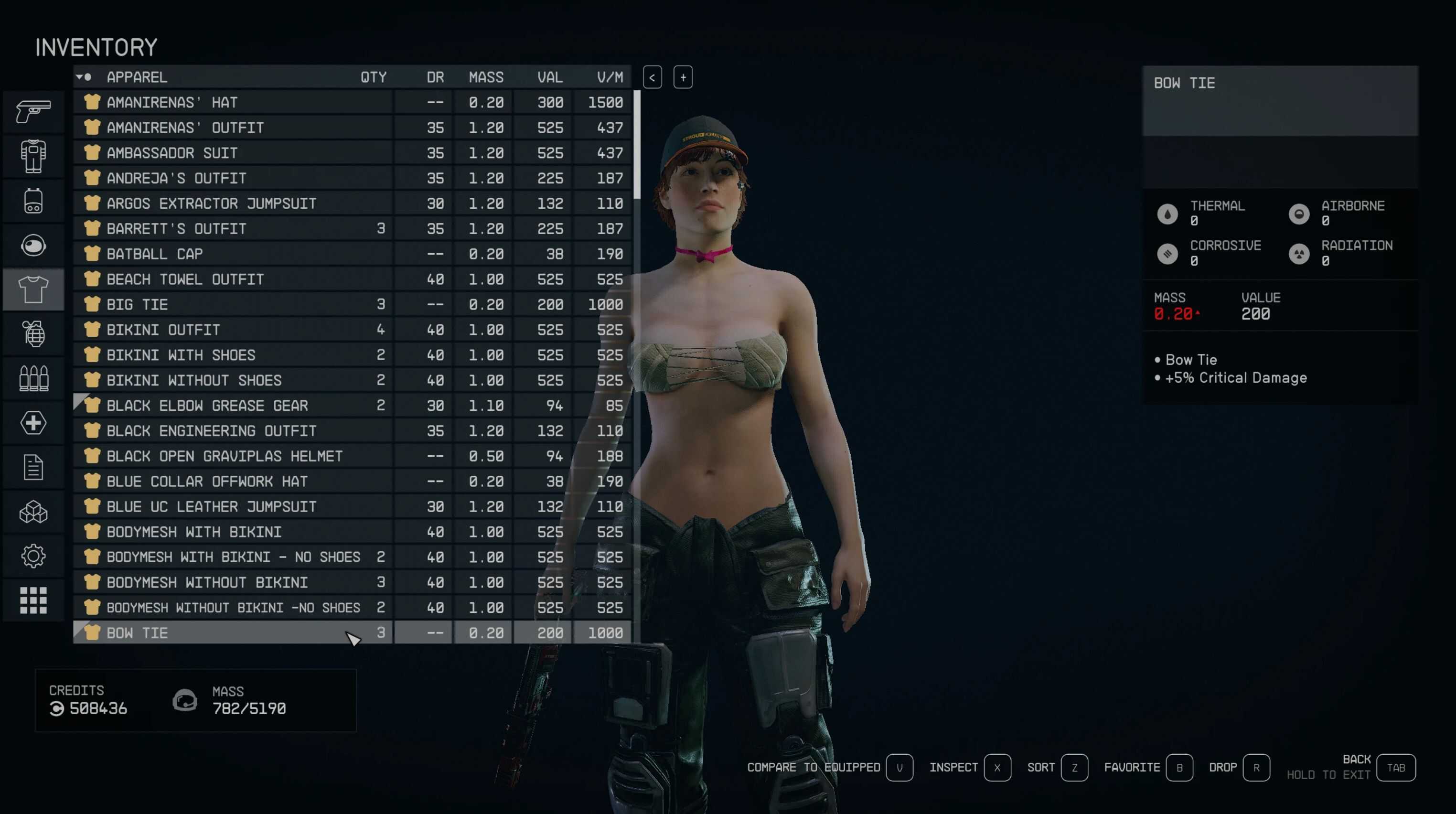
Task: Click the plus button beside the list header
Action: (x=683, y=77)
